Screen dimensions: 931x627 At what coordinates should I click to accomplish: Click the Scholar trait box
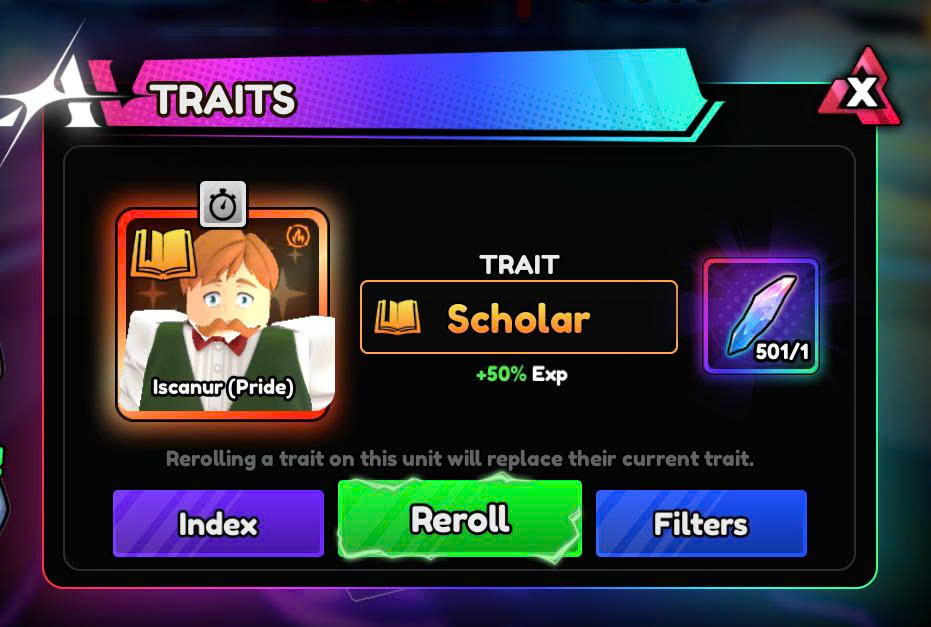point(518,317)
